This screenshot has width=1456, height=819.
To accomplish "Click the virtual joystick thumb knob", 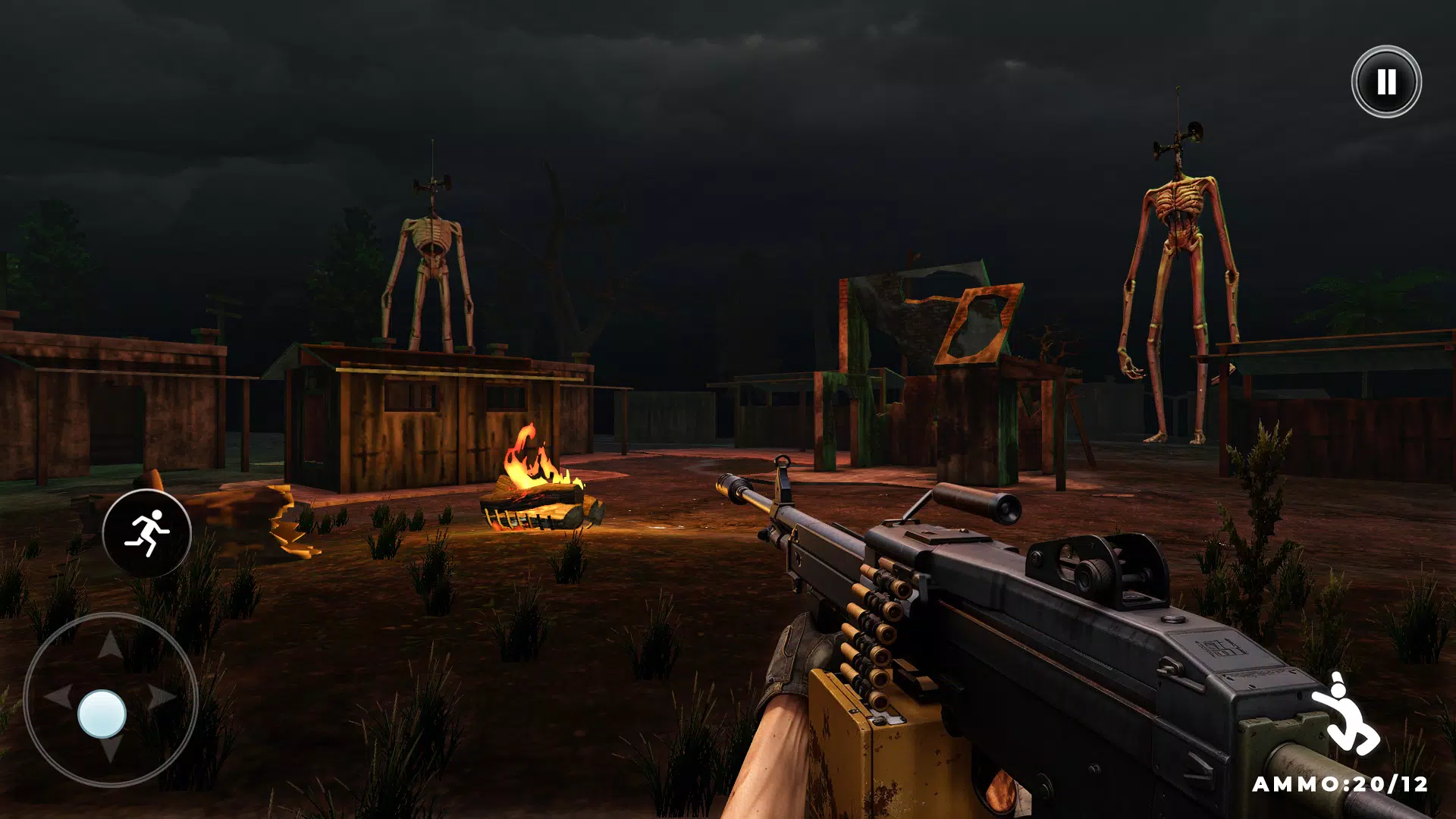I will click(x=102, y=714).
